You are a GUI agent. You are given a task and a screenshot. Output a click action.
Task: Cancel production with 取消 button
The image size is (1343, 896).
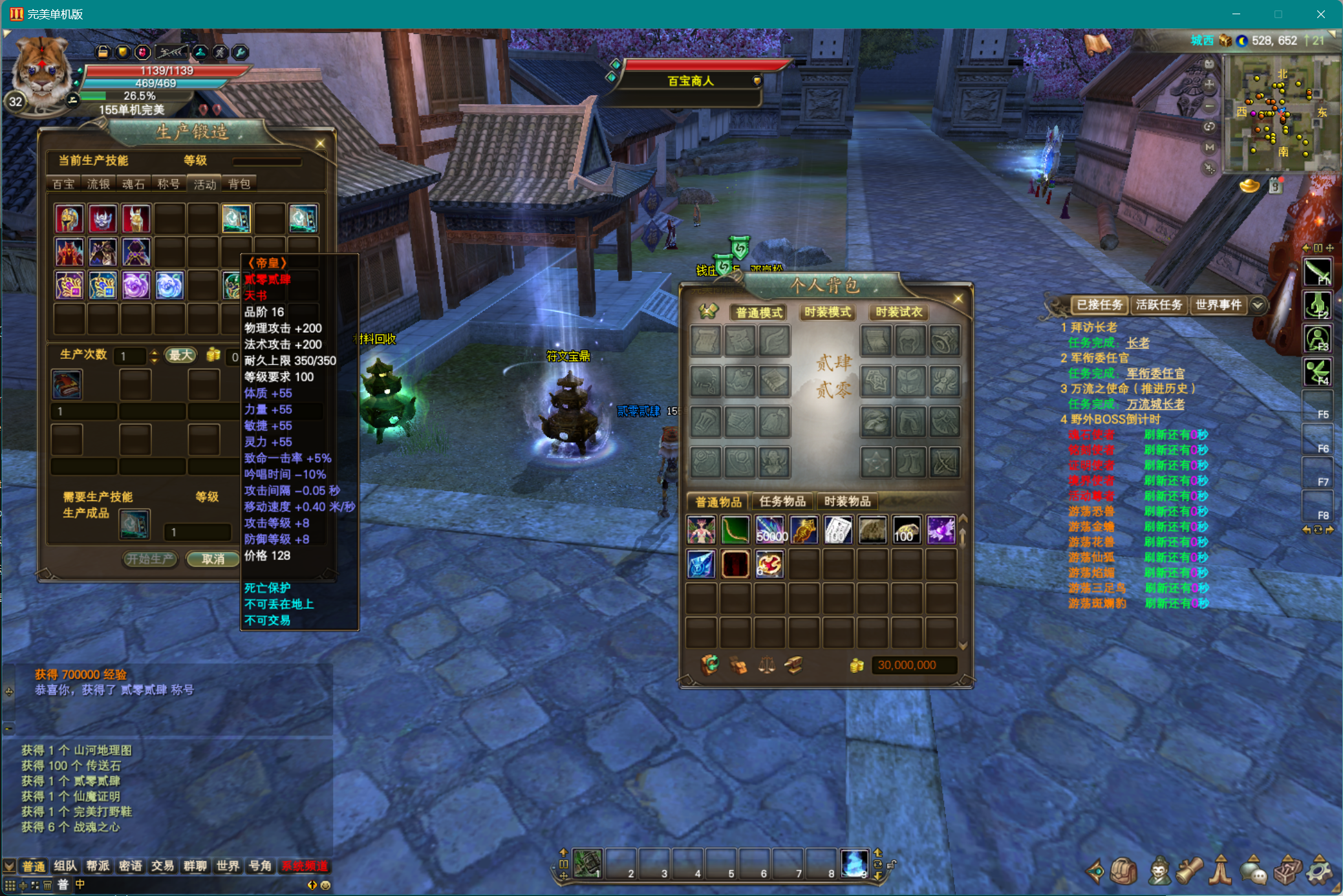click(x=213, y=559)
